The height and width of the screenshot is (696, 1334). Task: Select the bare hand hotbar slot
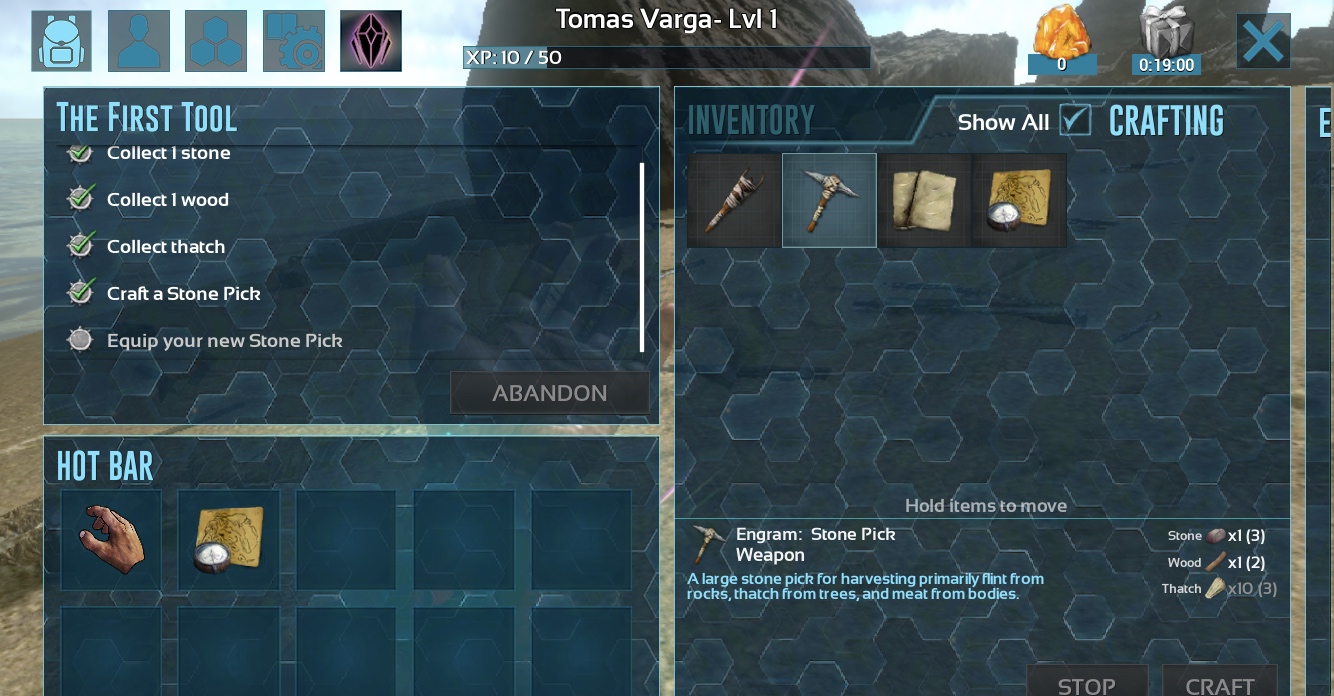111,538
